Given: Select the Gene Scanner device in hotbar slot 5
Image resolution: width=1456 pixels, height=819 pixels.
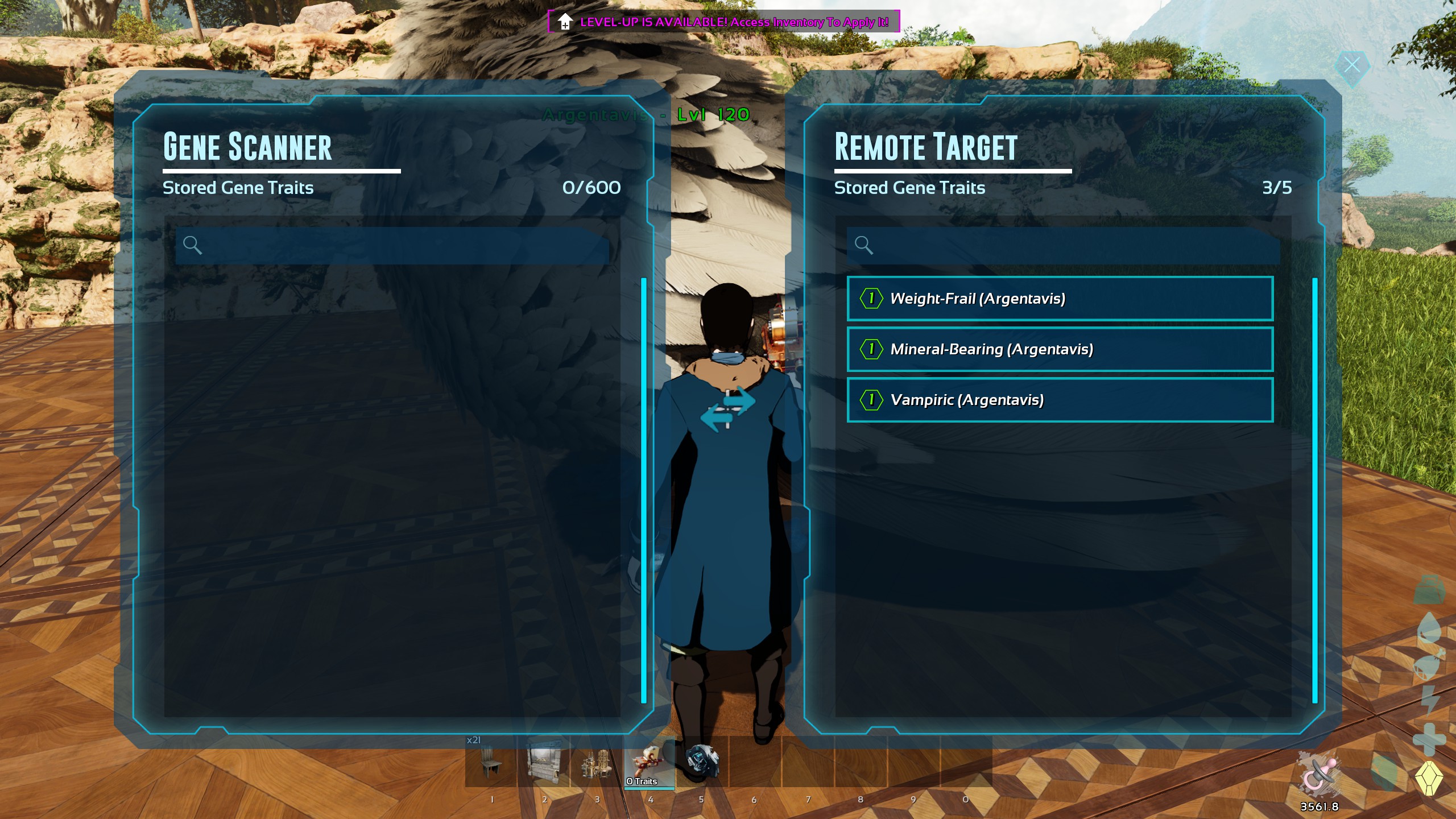Looking at the screenshot, I should click(x=702, y=762).
